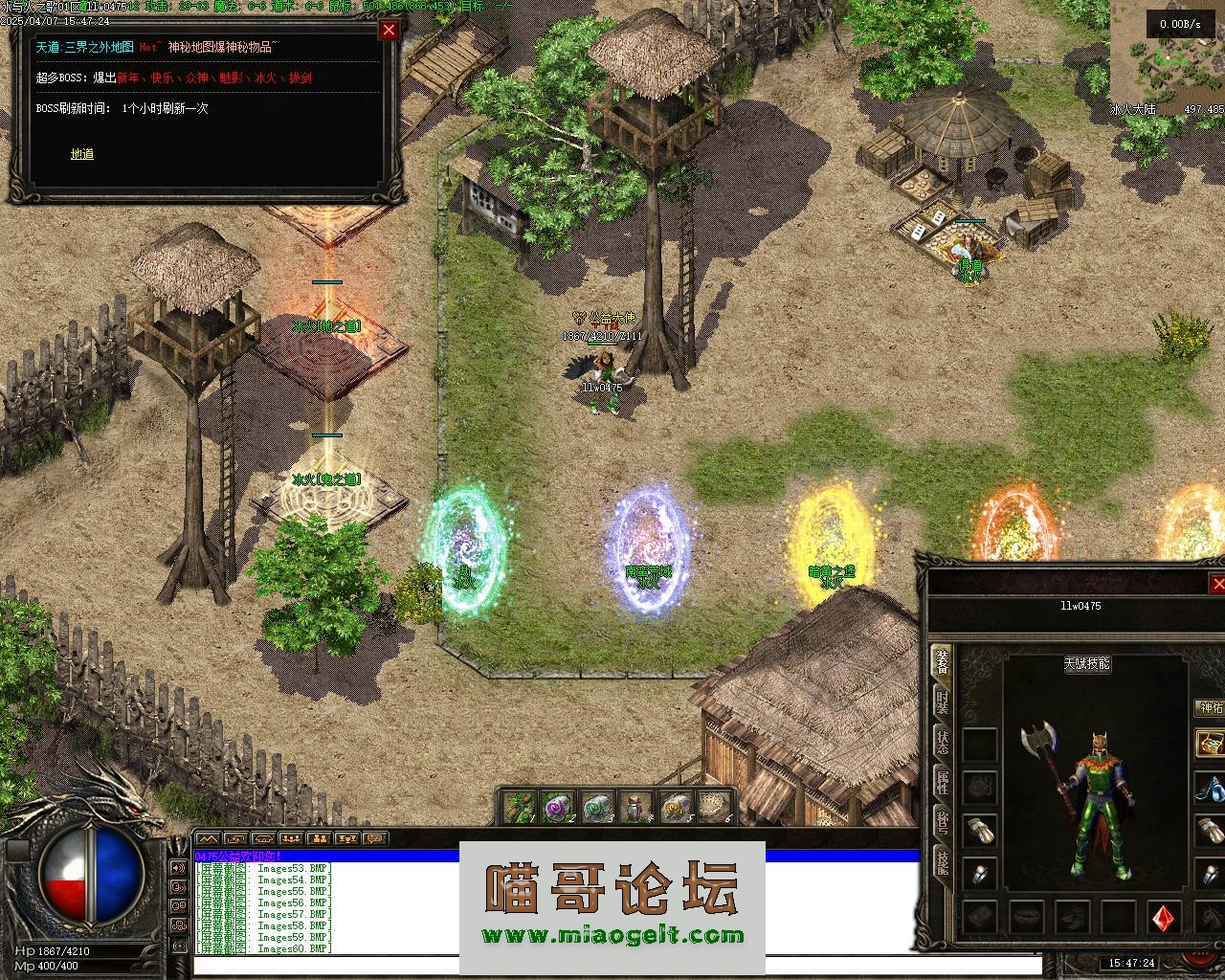
Task: Toggle the speaker sound button beside chat
Action: pos(179,868)
